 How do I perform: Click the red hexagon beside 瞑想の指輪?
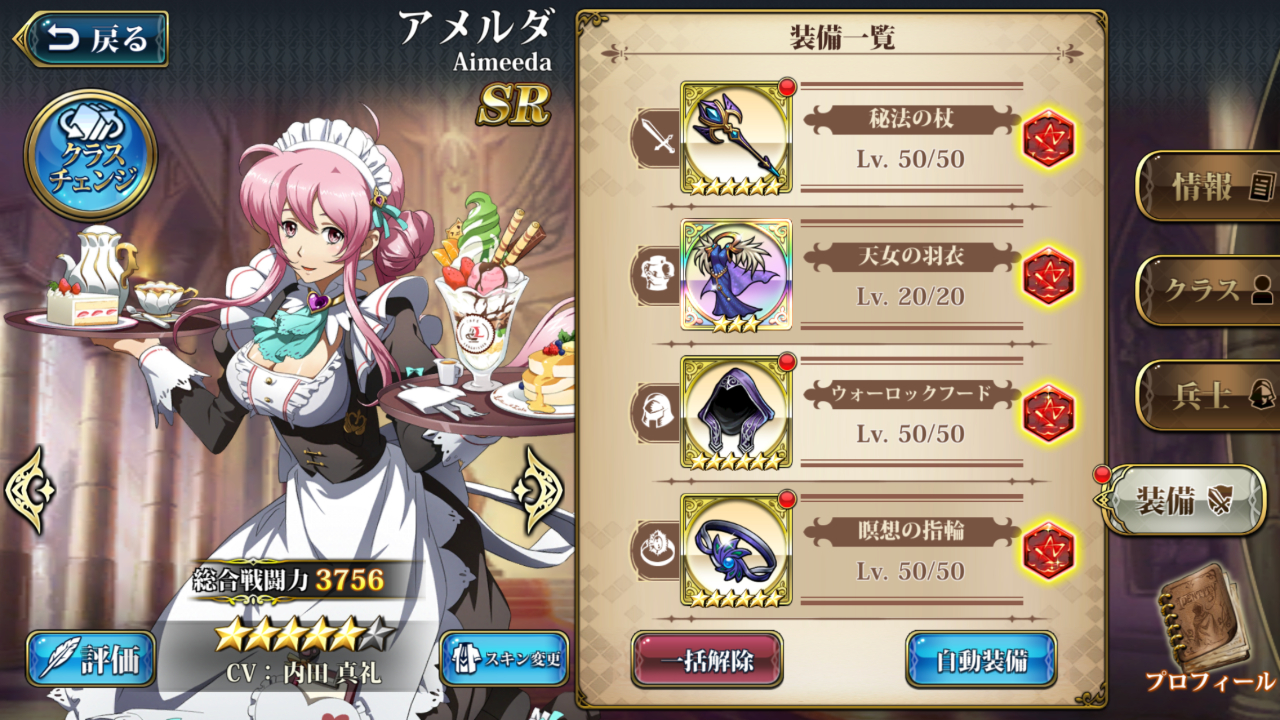[1048, 549]
